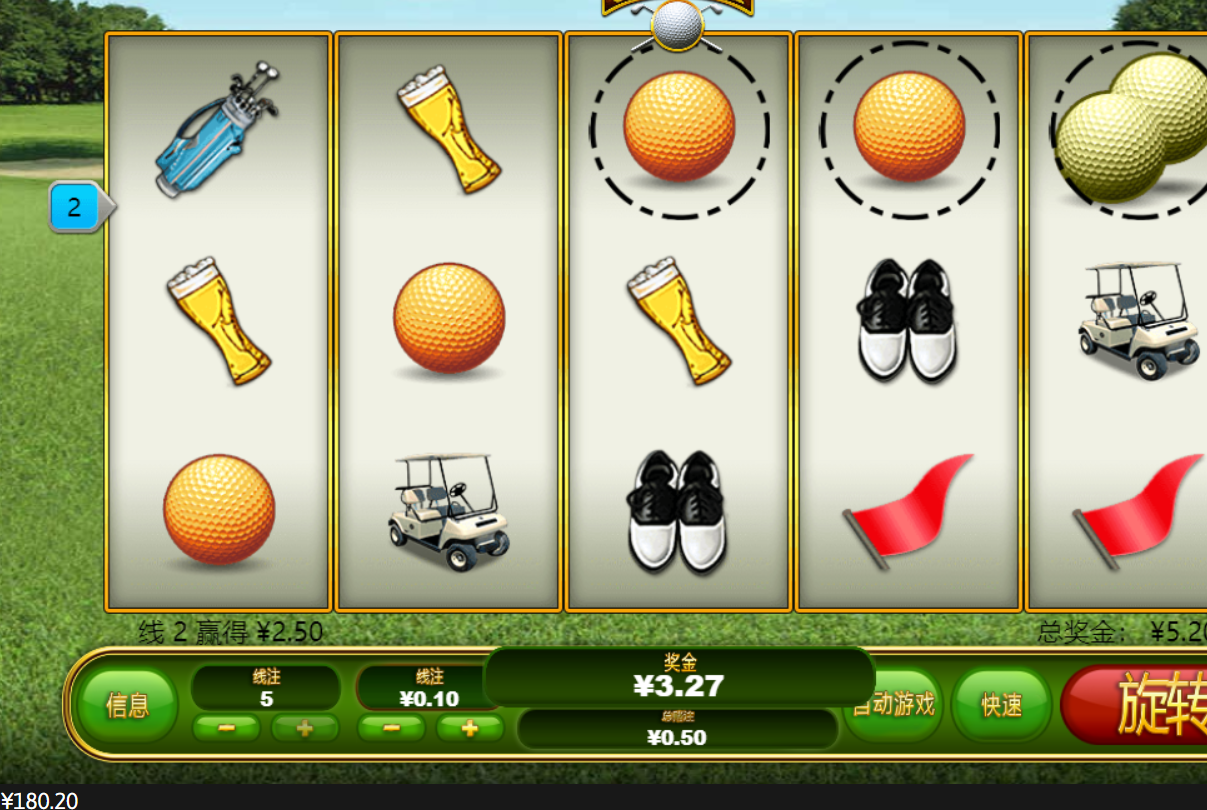The height and width of the screenshot is (810, 1207).
Task: Spin the reels with the red 旋转 button
Action: click(x=1140, y=704)
